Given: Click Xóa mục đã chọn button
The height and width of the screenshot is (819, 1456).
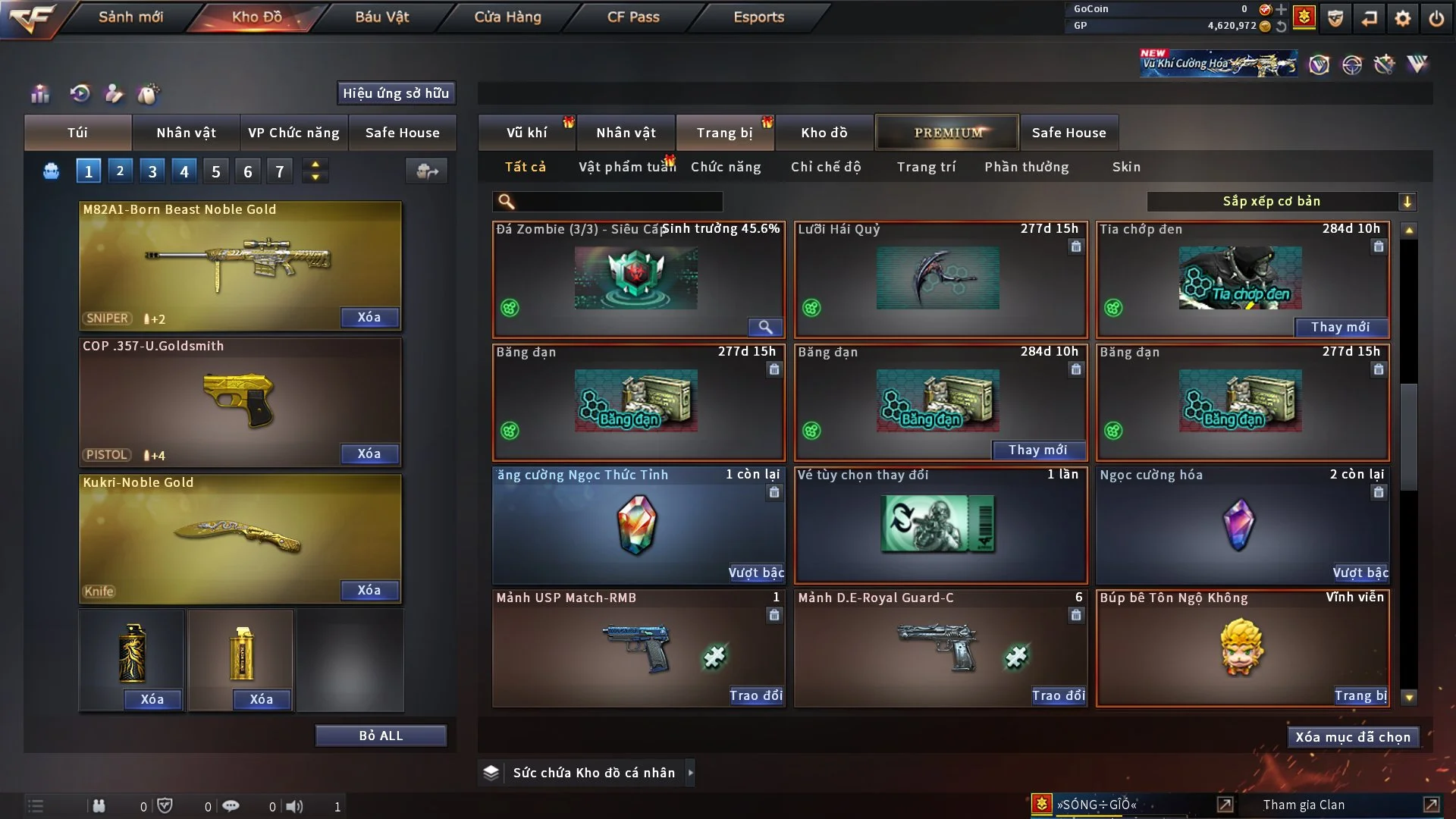Looking at the screenshot, I should [x=1352, y=737].
